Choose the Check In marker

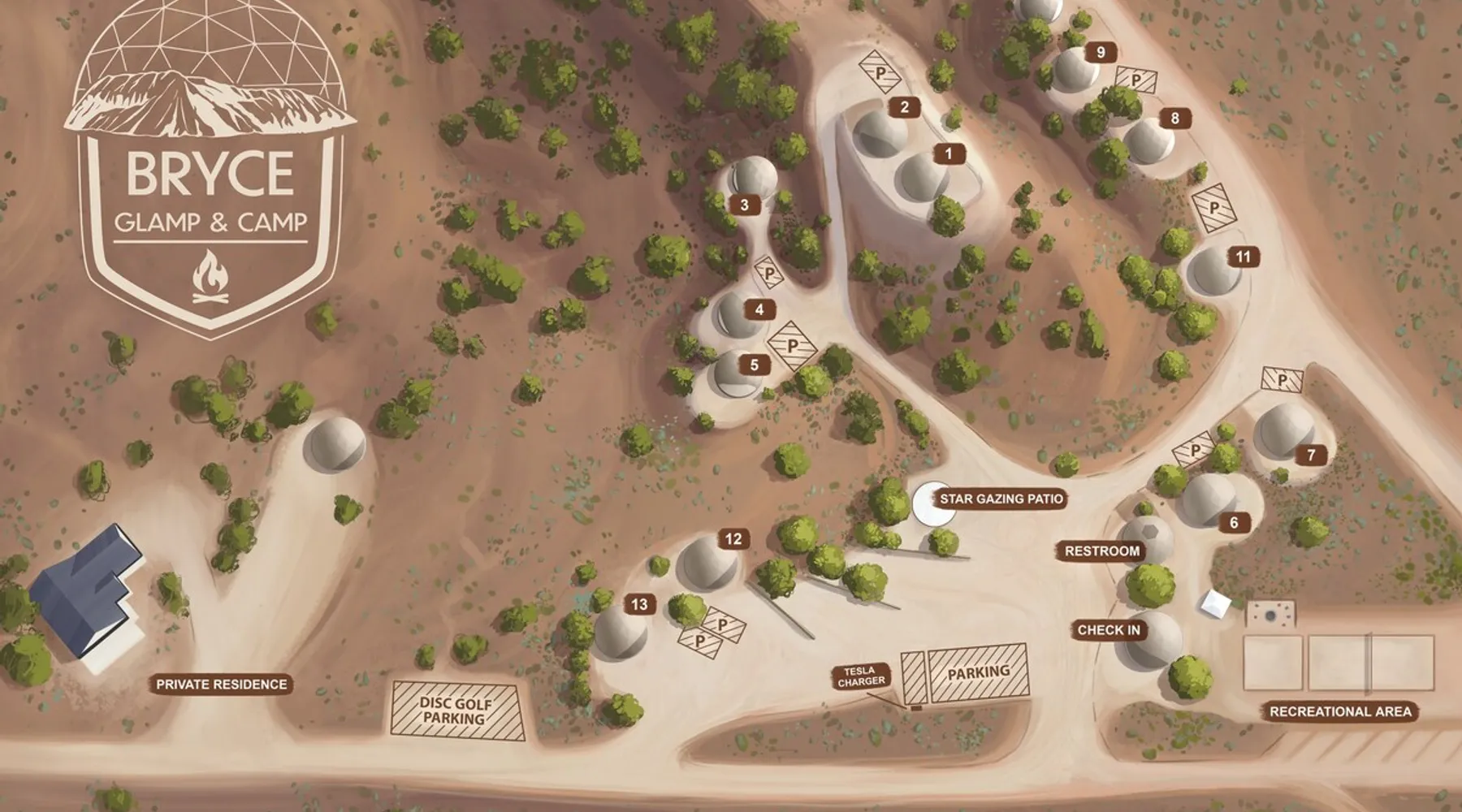(x=1109, y=630)
